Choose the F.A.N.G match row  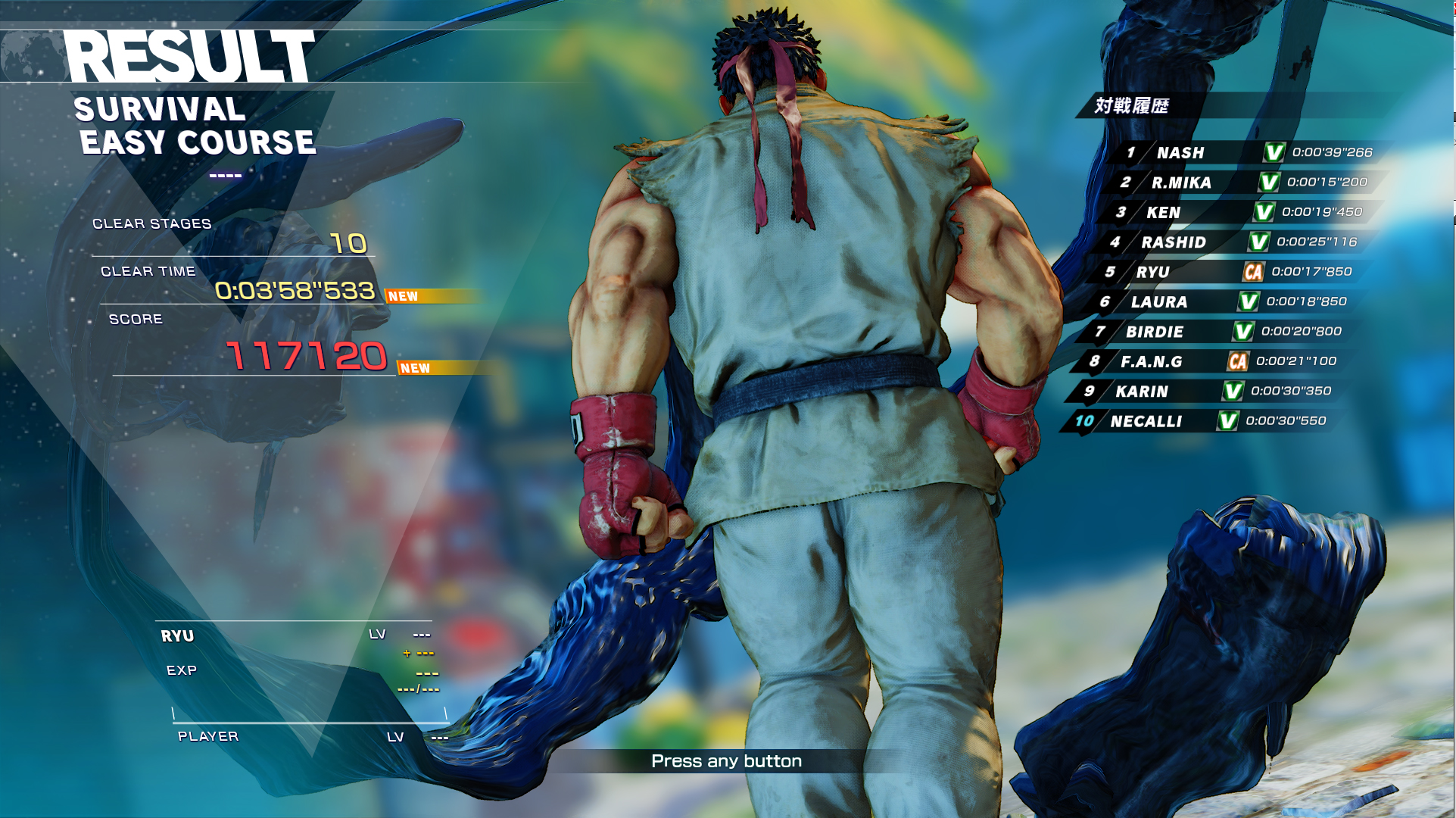click(1212, 361)
